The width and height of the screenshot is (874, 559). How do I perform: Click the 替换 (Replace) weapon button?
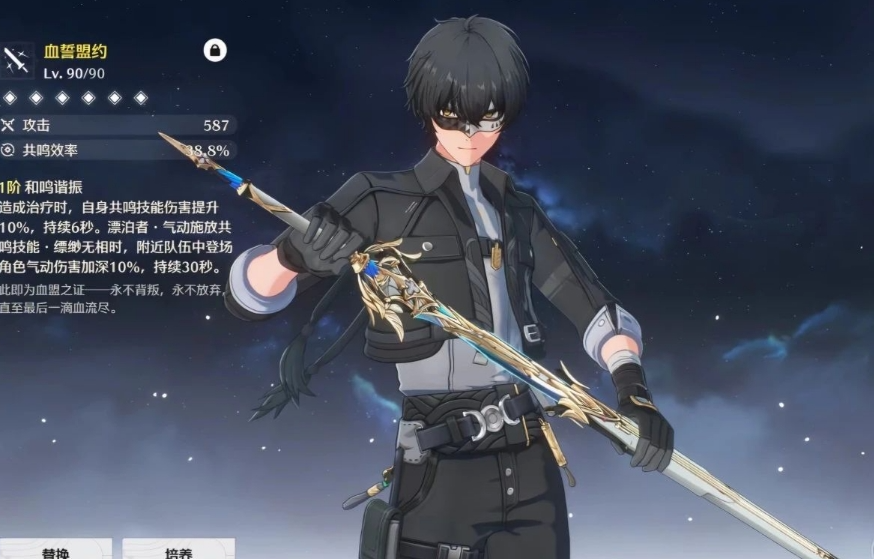click(56, 549)
